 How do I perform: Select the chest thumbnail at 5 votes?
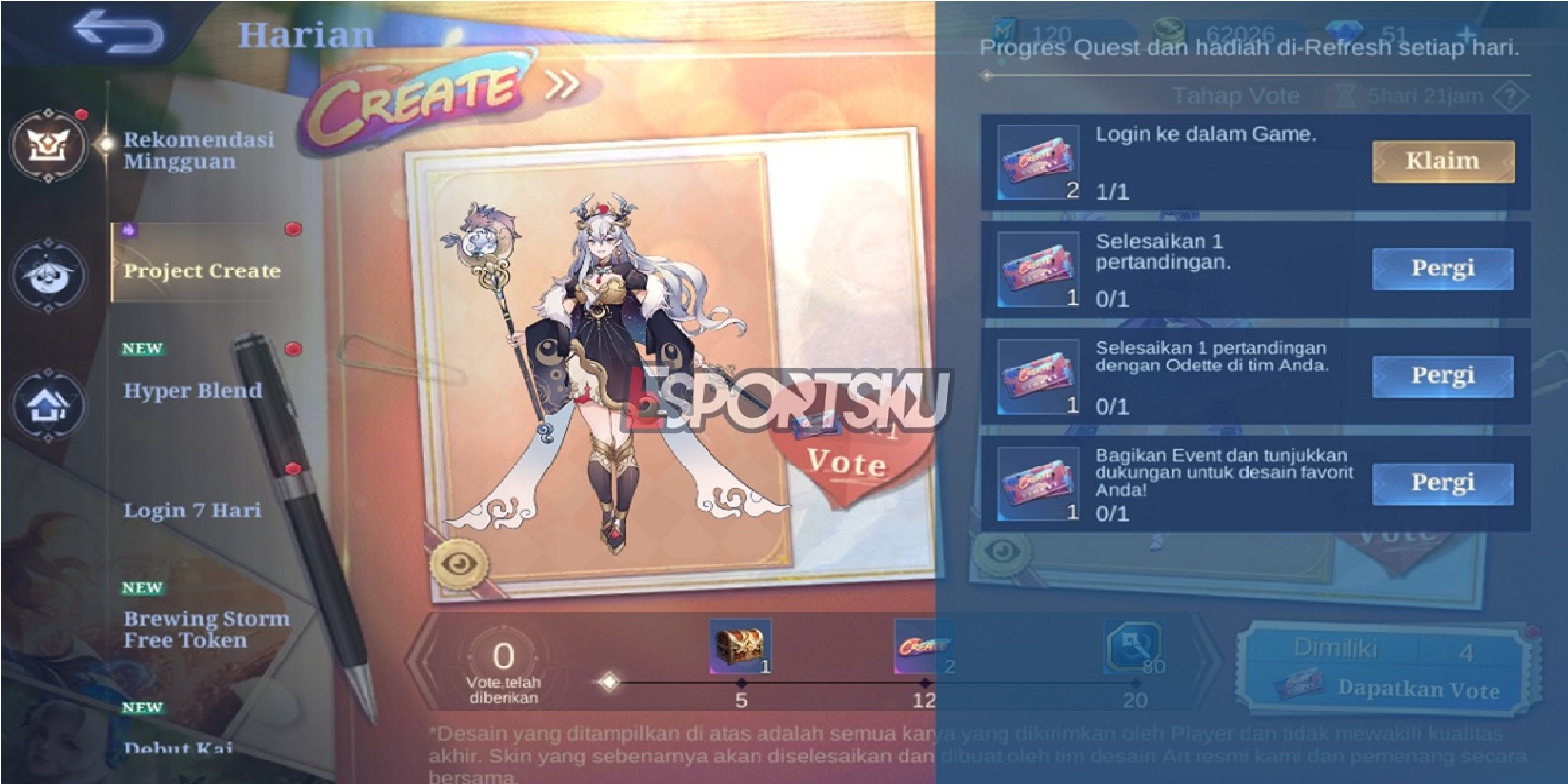741,645
